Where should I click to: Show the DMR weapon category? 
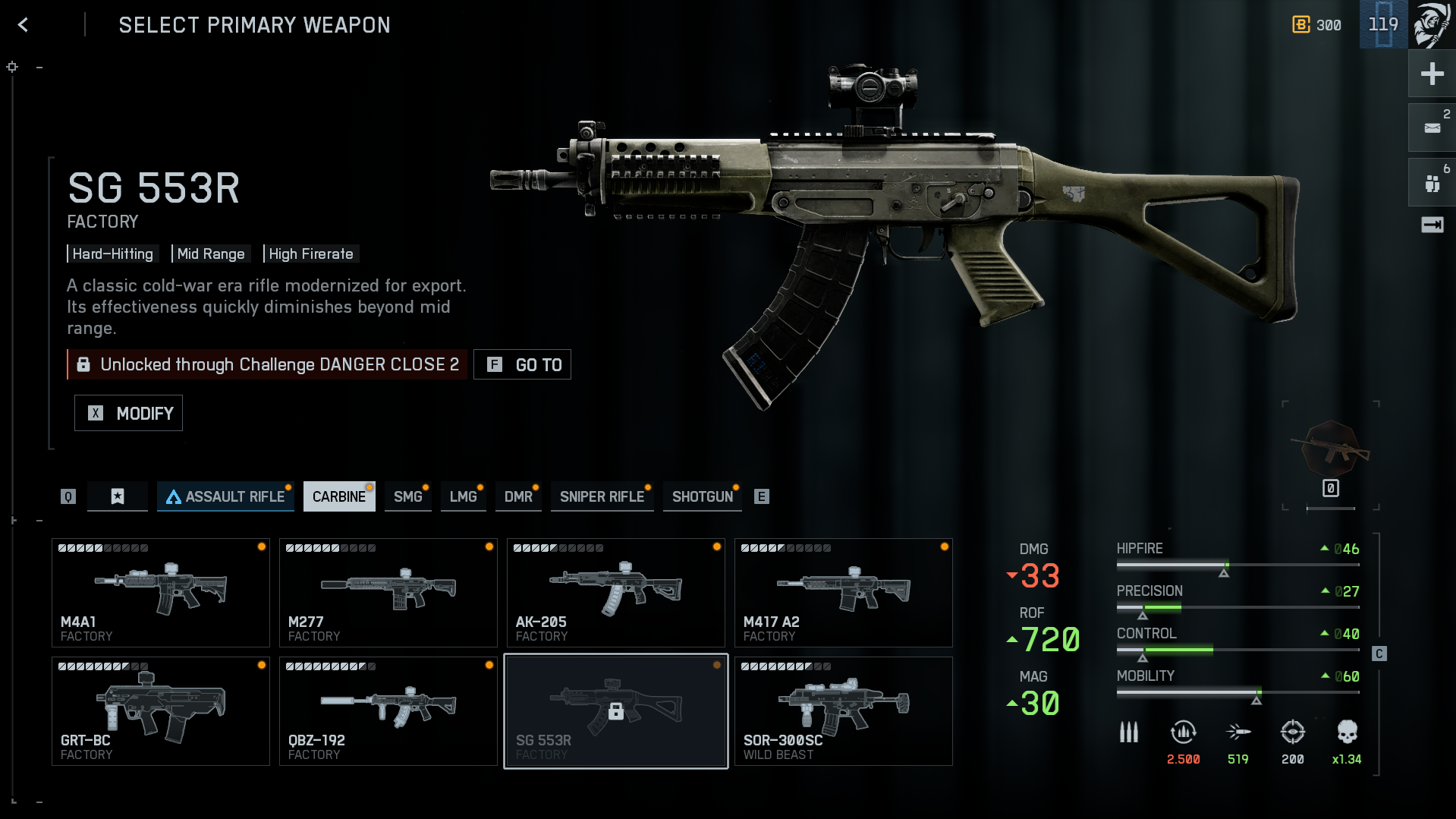518,496
